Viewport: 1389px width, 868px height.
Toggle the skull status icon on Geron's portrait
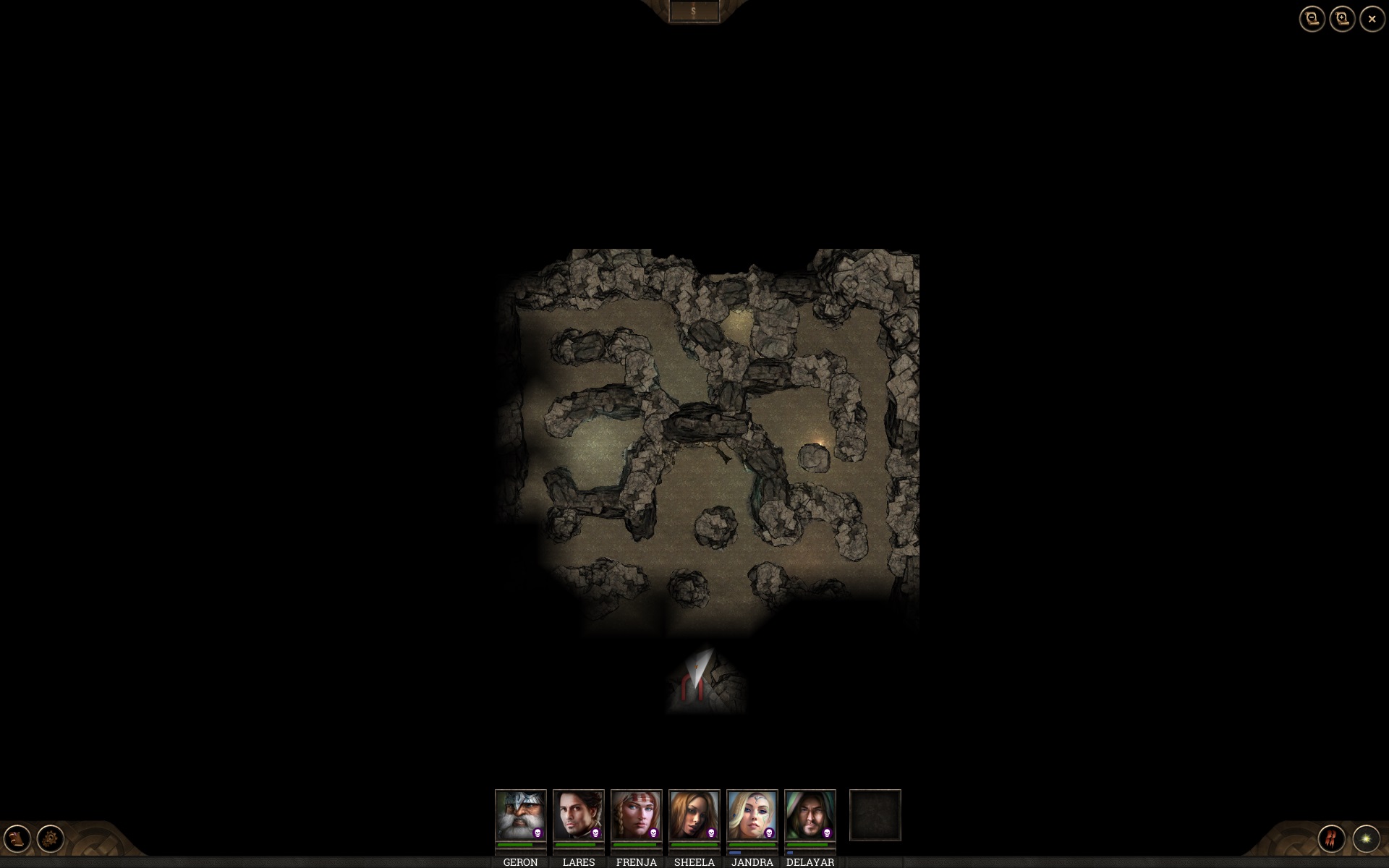click(x=537, y=833)
